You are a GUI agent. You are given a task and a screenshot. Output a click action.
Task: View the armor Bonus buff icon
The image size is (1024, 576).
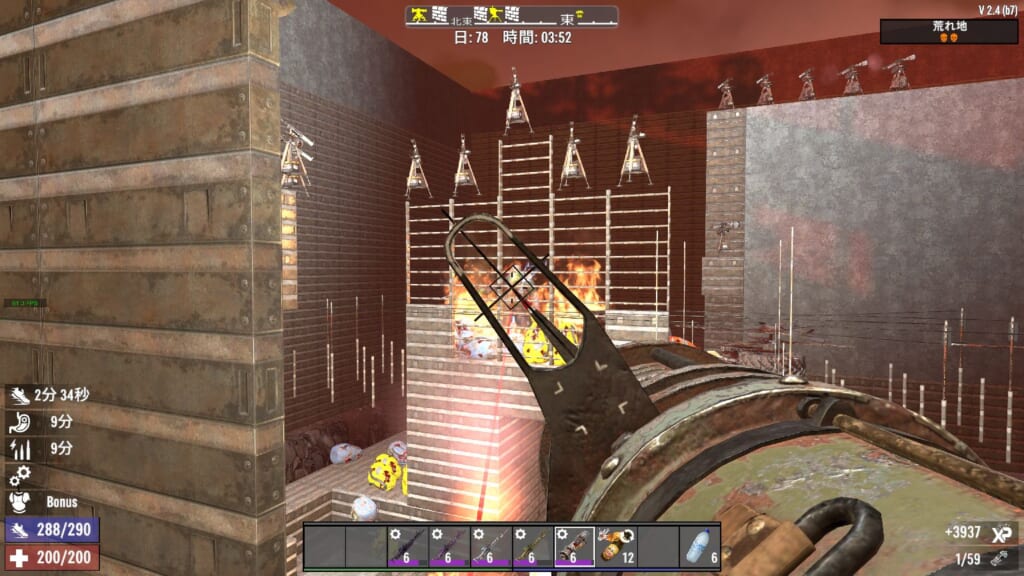pyautogui.click(x=20, y=502)
